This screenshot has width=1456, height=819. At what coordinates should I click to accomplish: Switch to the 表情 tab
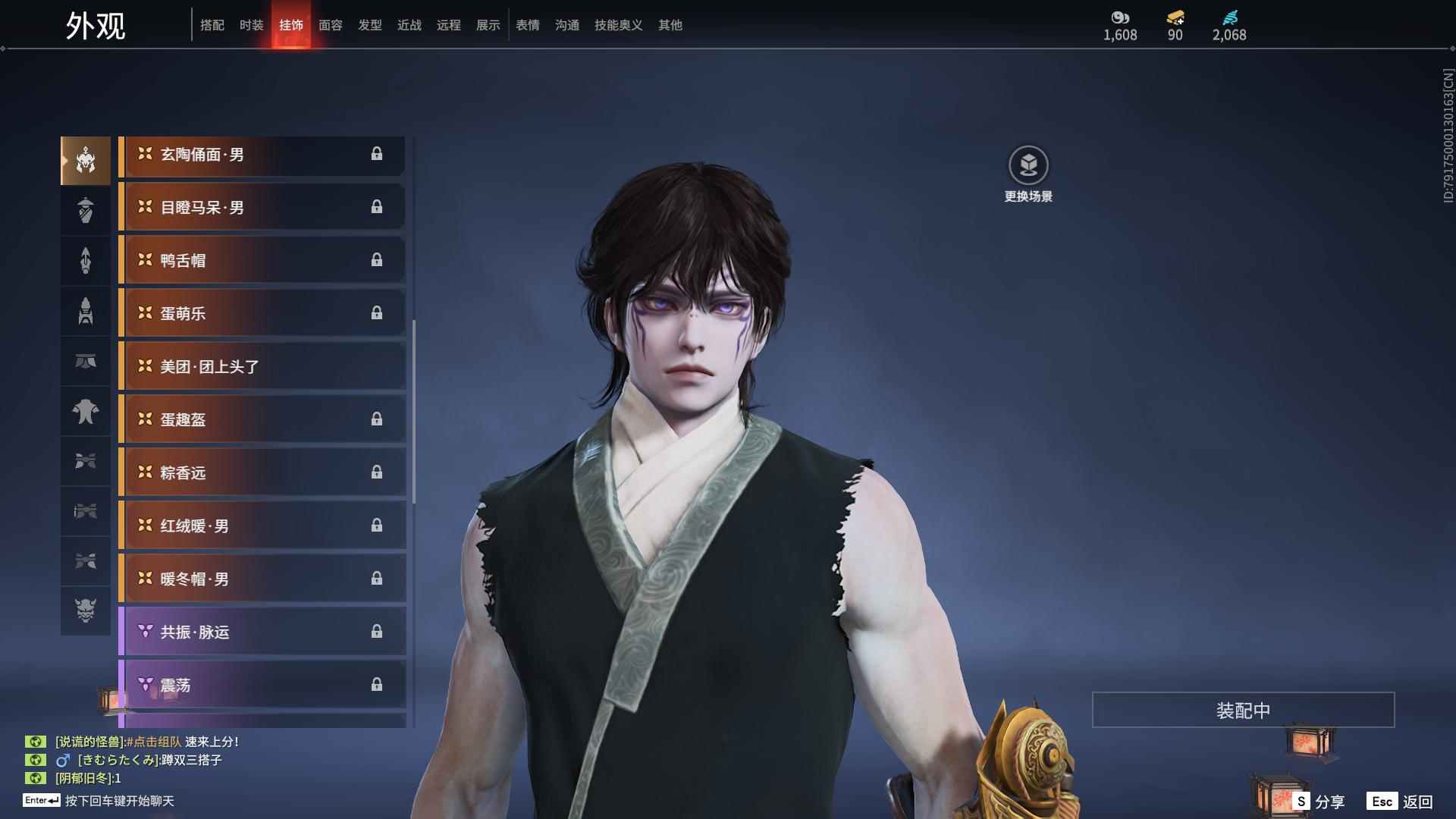(x=527, y=25)
